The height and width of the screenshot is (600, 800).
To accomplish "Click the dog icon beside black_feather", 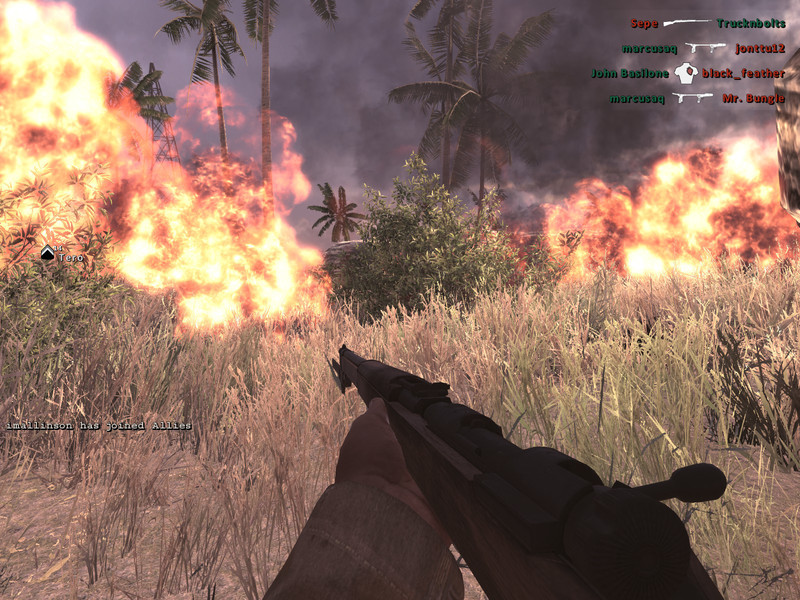I will (685, 73).
